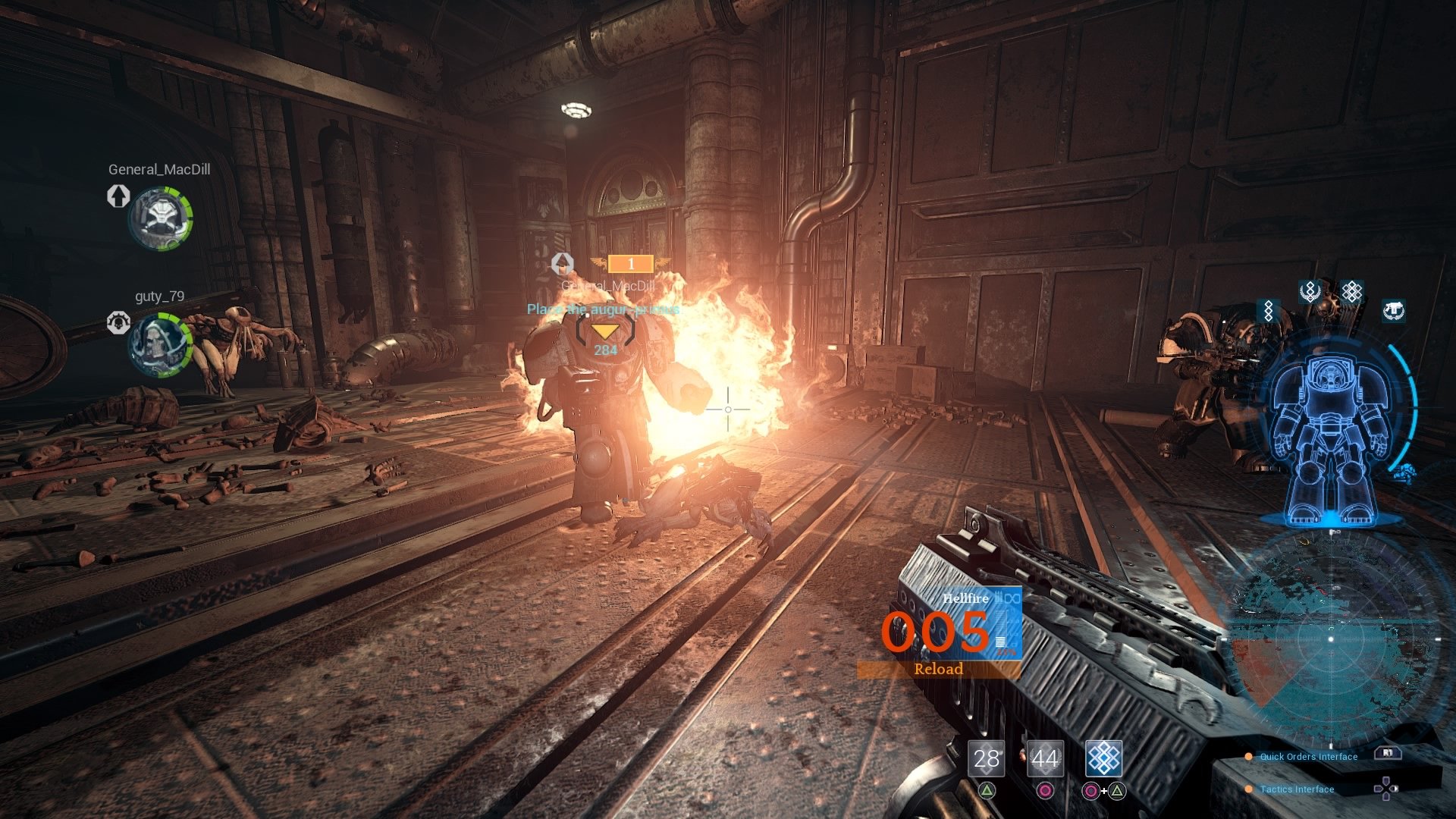Click the Reload prompt

[x=940, y=669]
